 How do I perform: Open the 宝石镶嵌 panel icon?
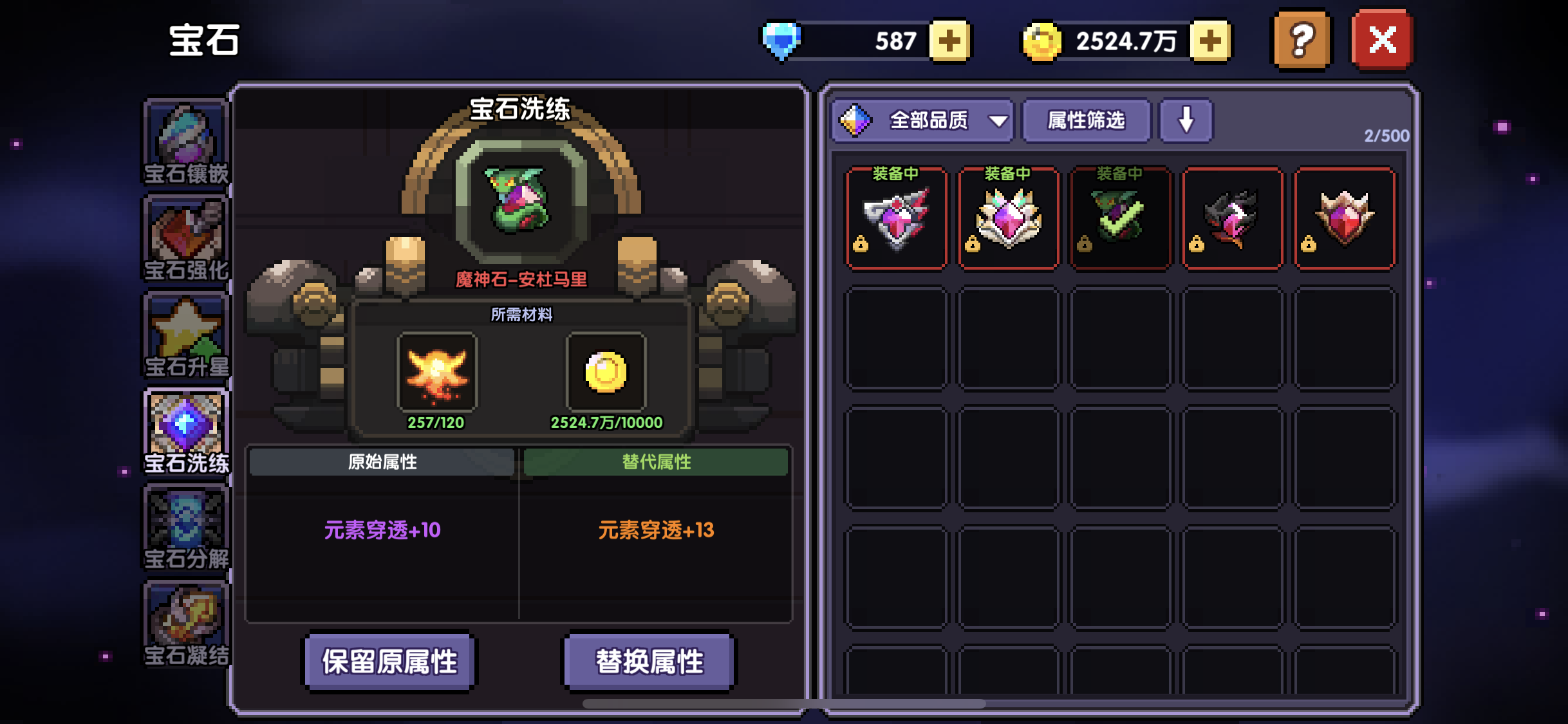(186, 137)
